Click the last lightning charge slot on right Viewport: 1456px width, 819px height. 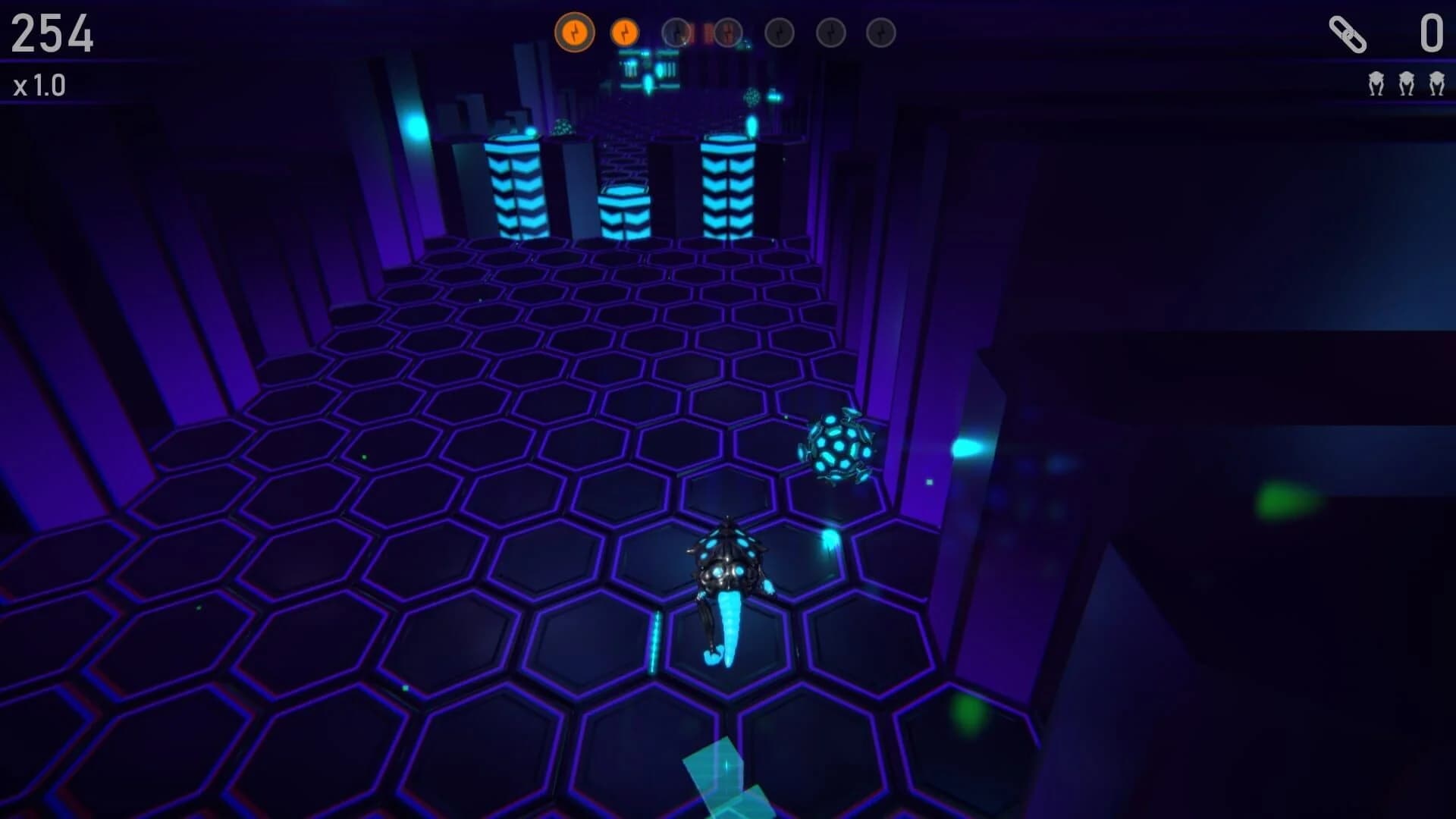(x=880, y=32)
